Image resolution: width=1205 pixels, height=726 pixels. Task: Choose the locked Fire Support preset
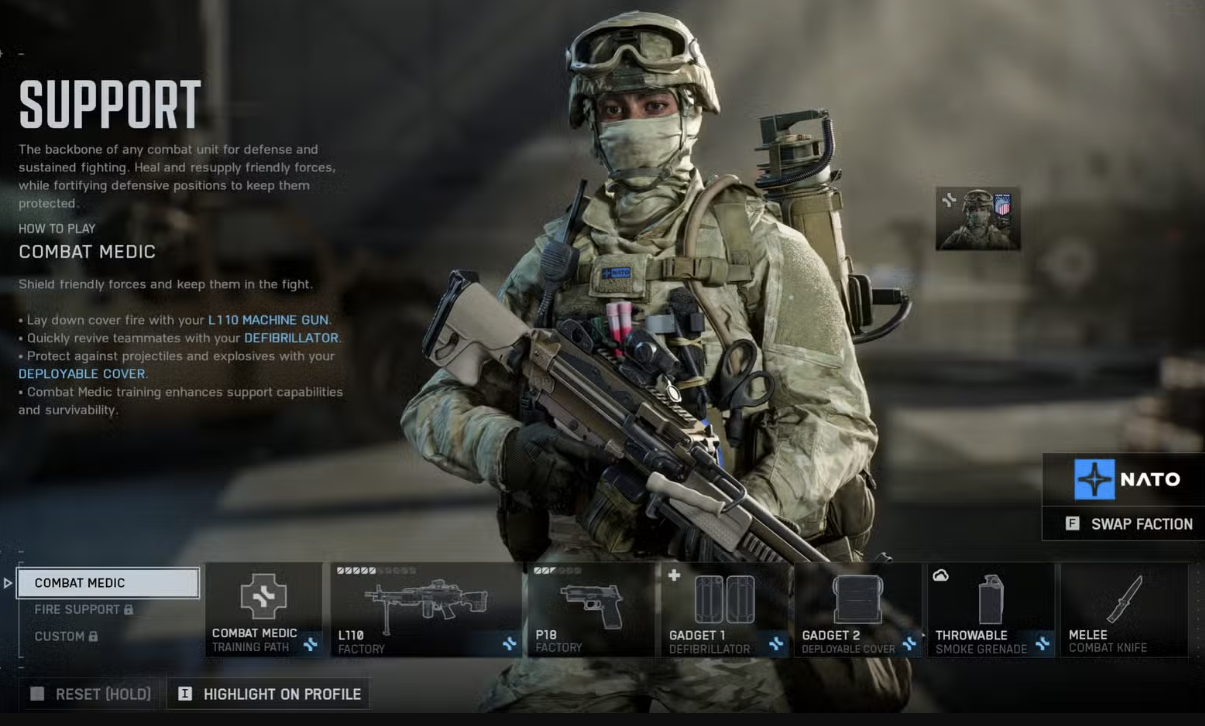point(83,609)
